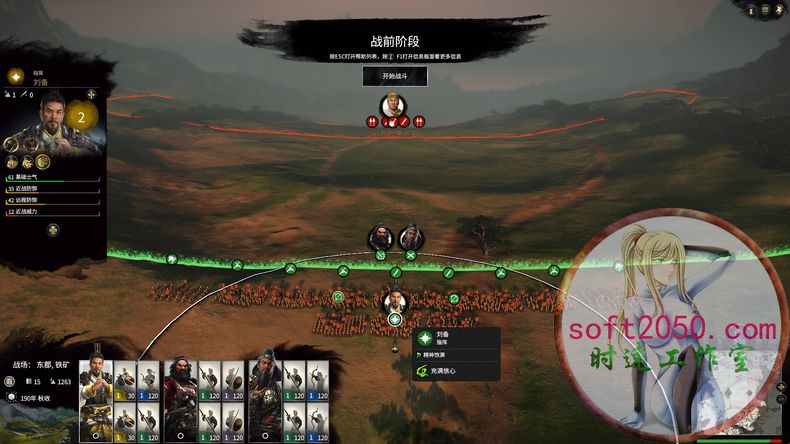Viewport: 790px width, 444px height.
Task: Click the 开始战斗 start battle button
Action: pyautogui.click(x=394, y=76)
